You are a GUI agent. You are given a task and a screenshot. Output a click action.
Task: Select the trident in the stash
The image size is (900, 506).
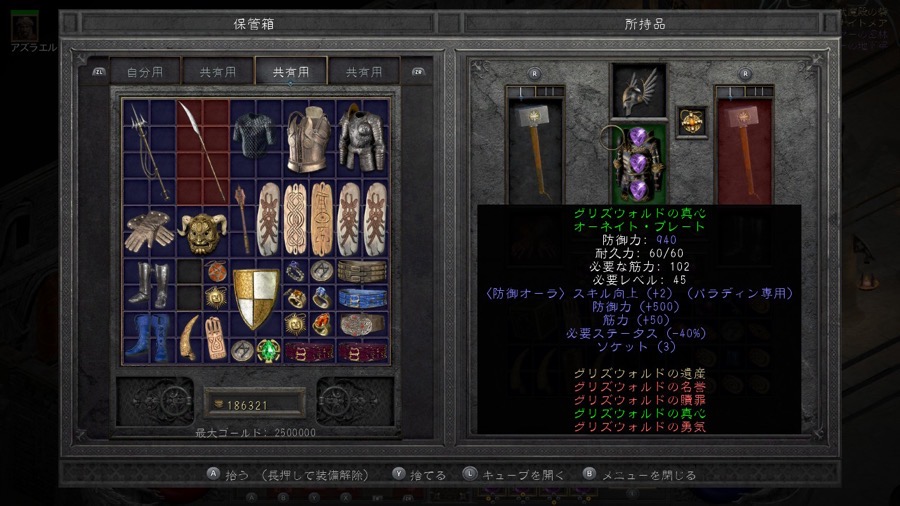click(x=149, y=152)
